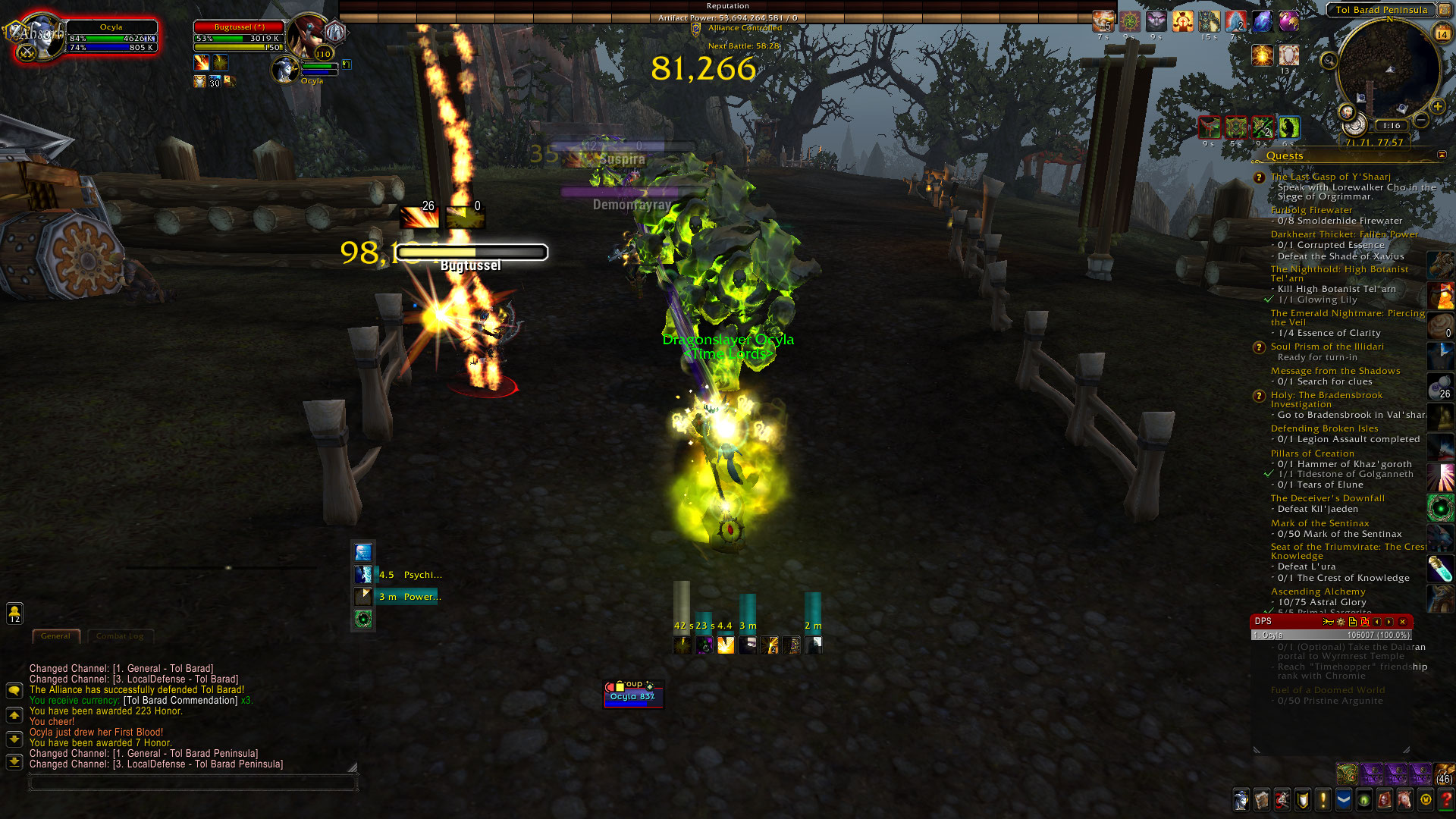Switch to the Combat Log tab

click(x=119, y=636)
